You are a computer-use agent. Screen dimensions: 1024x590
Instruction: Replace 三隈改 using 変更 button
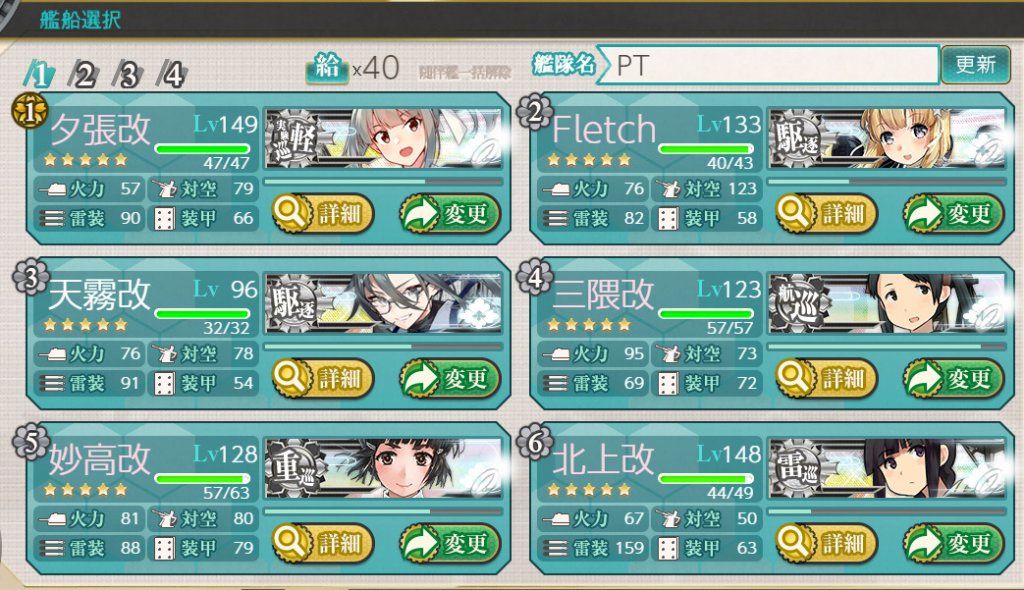tap(954, 379)
